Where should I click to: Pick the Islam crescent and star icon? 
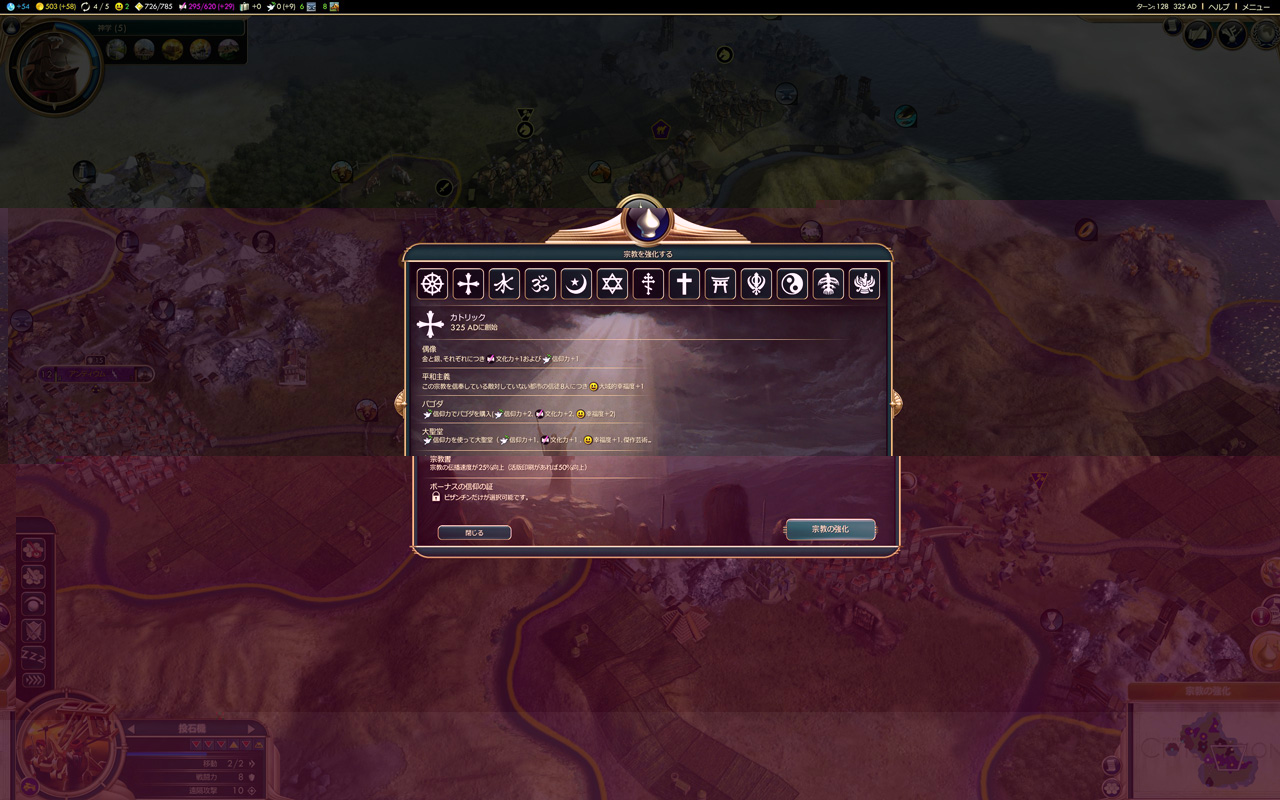point(576,284)
